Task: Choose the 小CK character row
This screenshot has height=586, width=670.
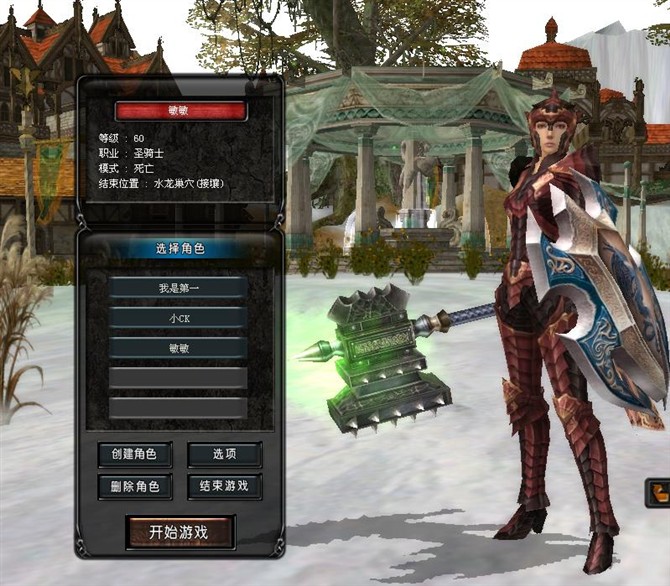Action: [178, 318]
